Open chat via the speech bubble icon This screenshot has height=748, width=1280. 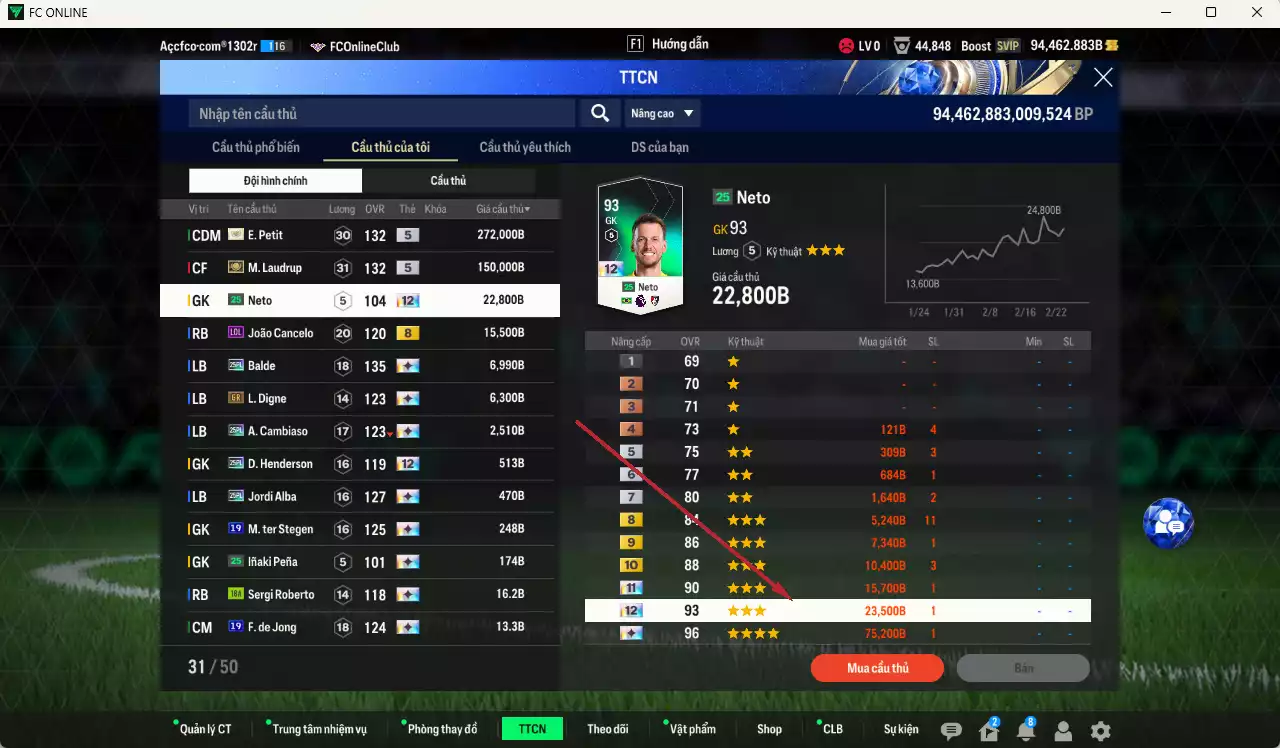click(x=950, y=729)
